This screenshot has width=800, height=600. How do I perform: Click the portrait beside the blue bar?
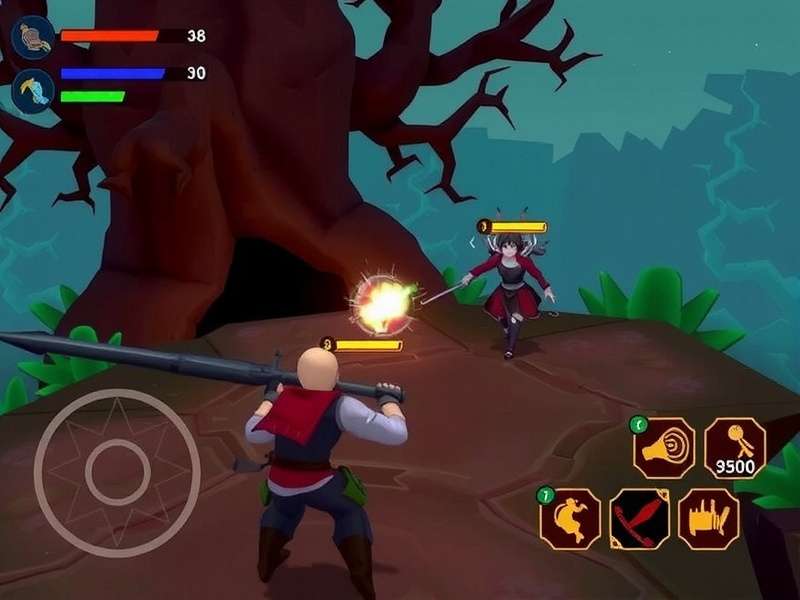pos(32,90)
